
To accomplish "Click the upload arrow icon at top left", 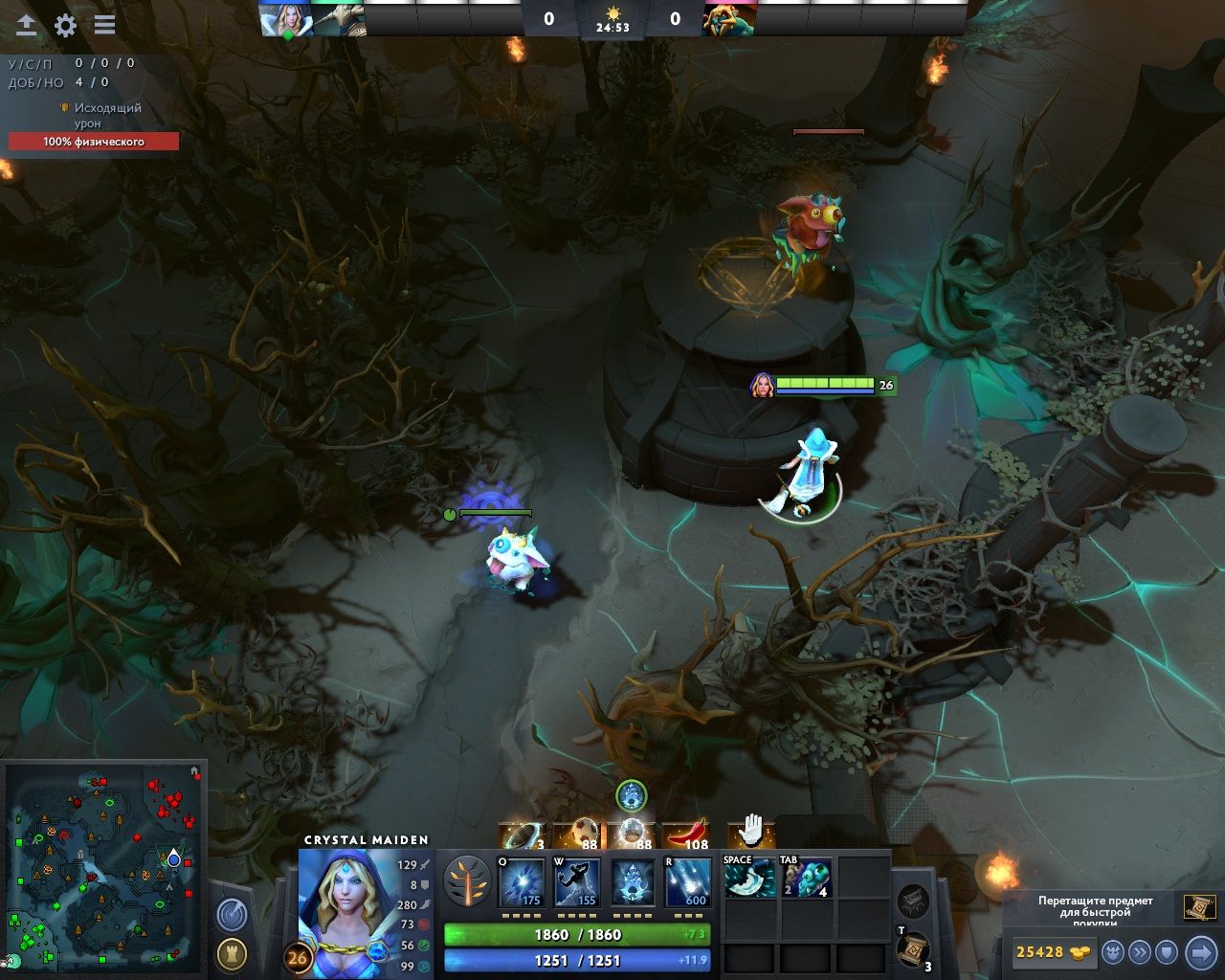I will point(27,26).
